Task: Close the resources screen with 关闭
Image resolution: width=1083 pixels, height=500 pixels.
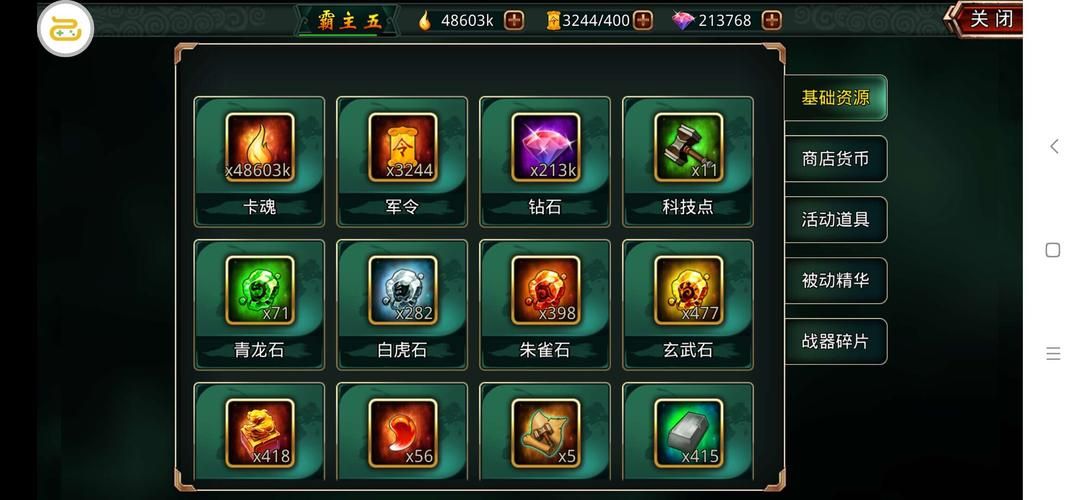Action: [989, 20]
